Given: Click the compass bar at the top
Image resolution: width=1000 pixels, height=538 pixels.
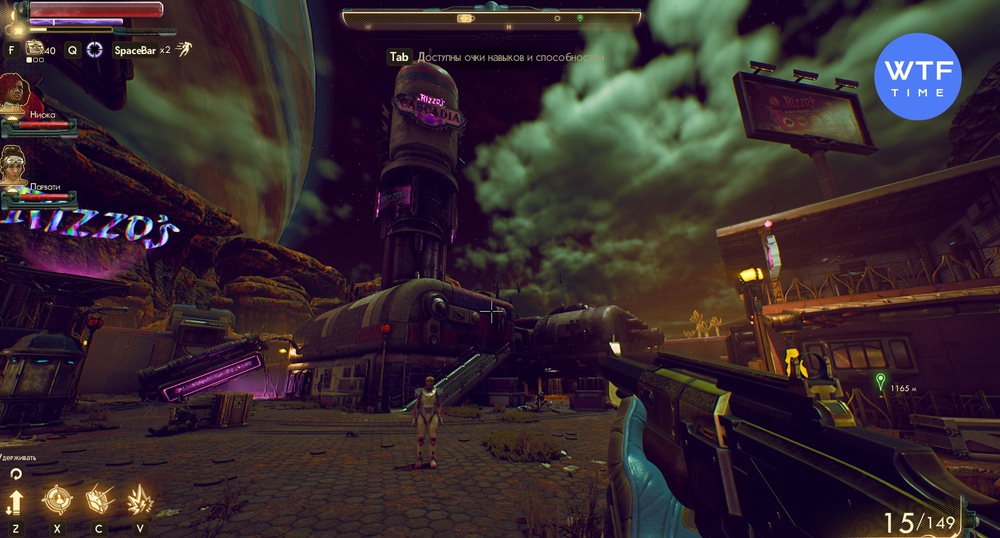Looking at the screenshot, I should [x=491, y=18].
